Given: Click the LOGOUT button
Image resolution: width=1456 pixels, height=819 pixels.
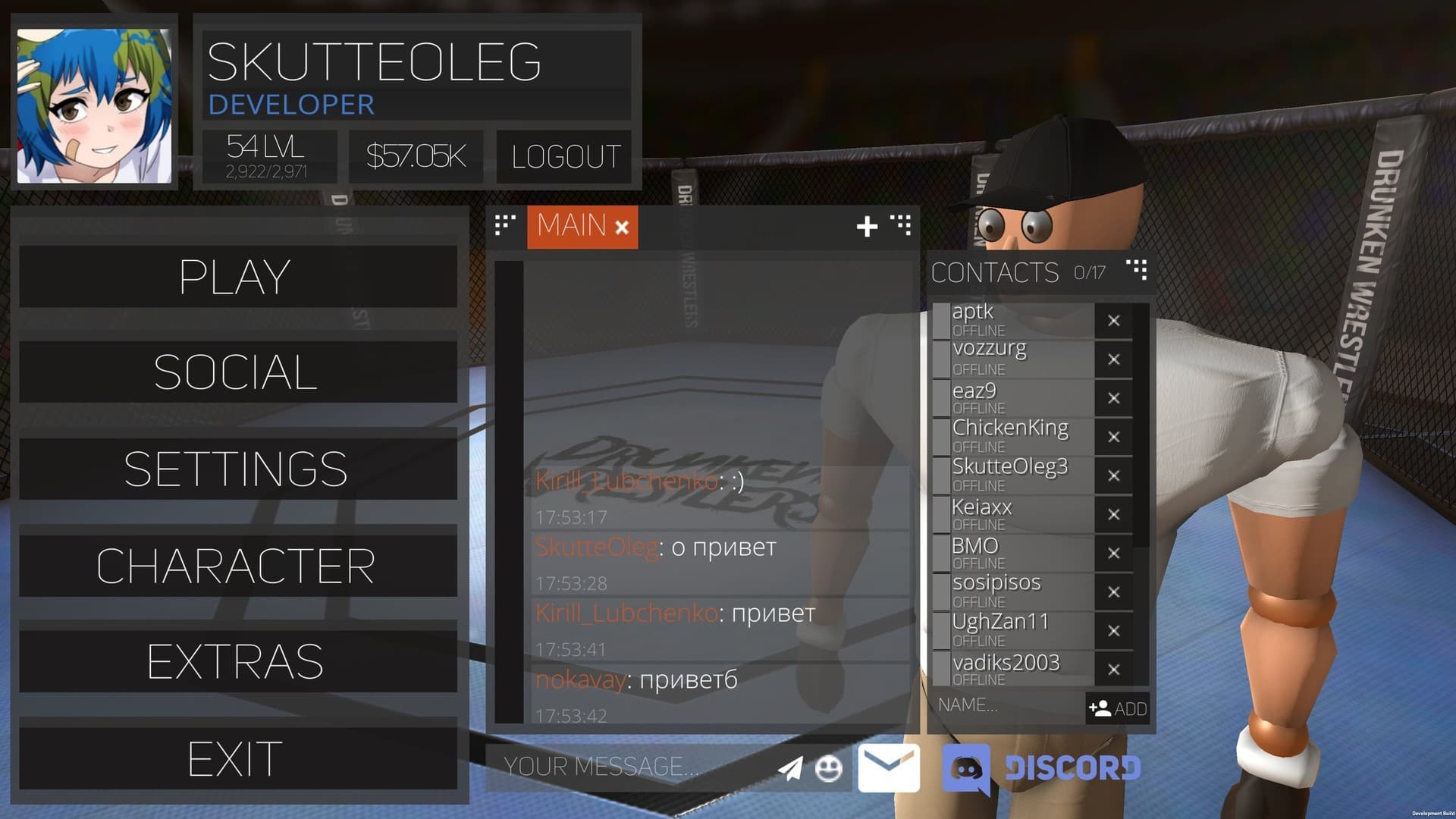Looking at the screenshot, I should [x=563, y=157].
